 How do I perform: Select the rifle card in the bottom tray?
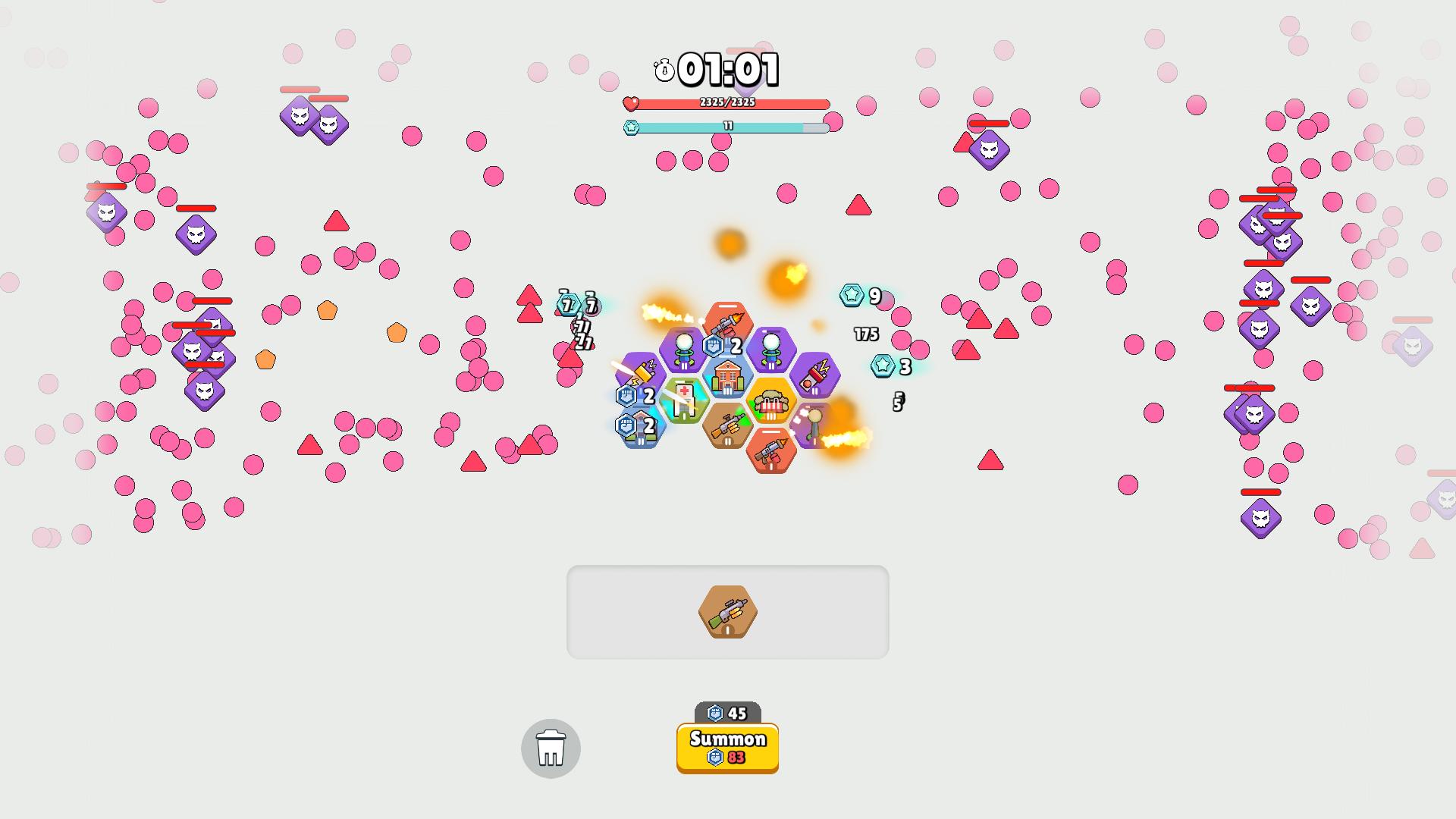coord(727,613)
